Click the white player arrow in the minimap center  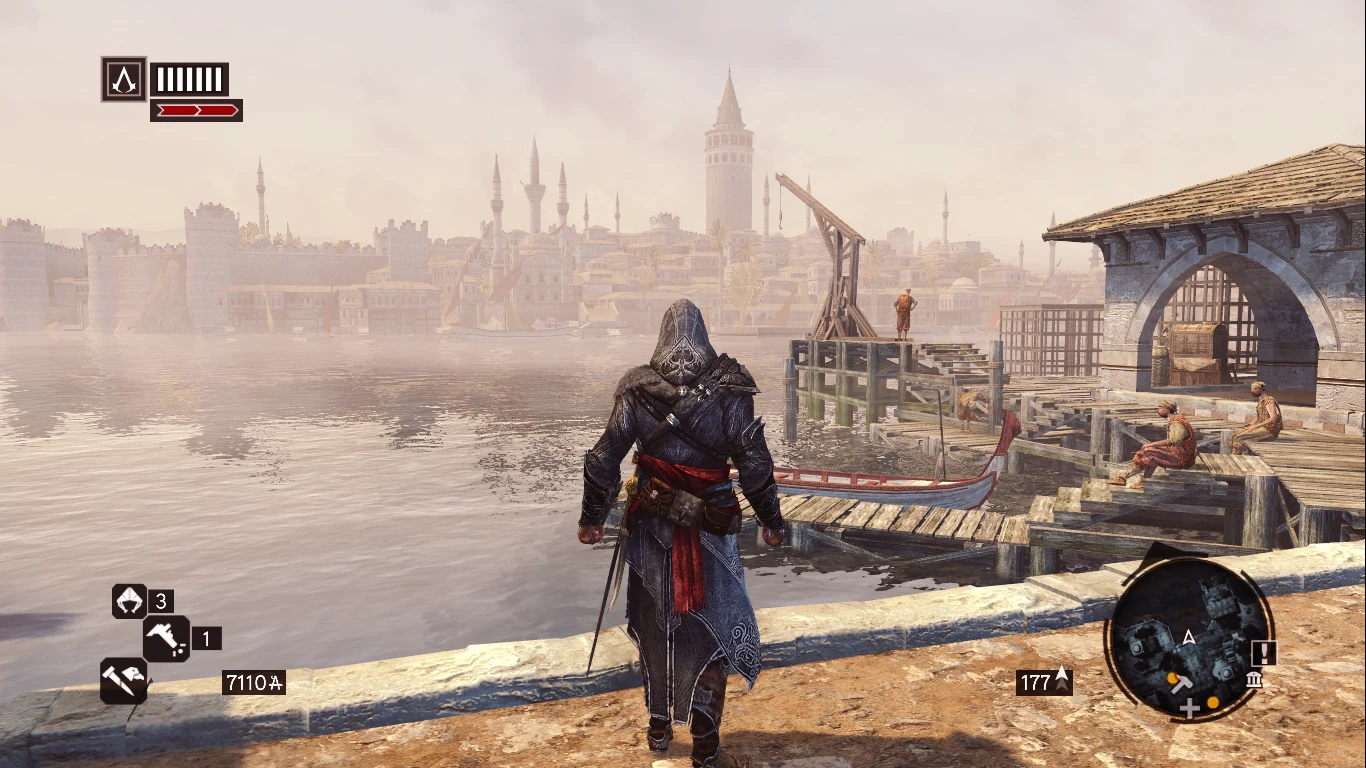pyautogui.click(x=1187, y=637)
